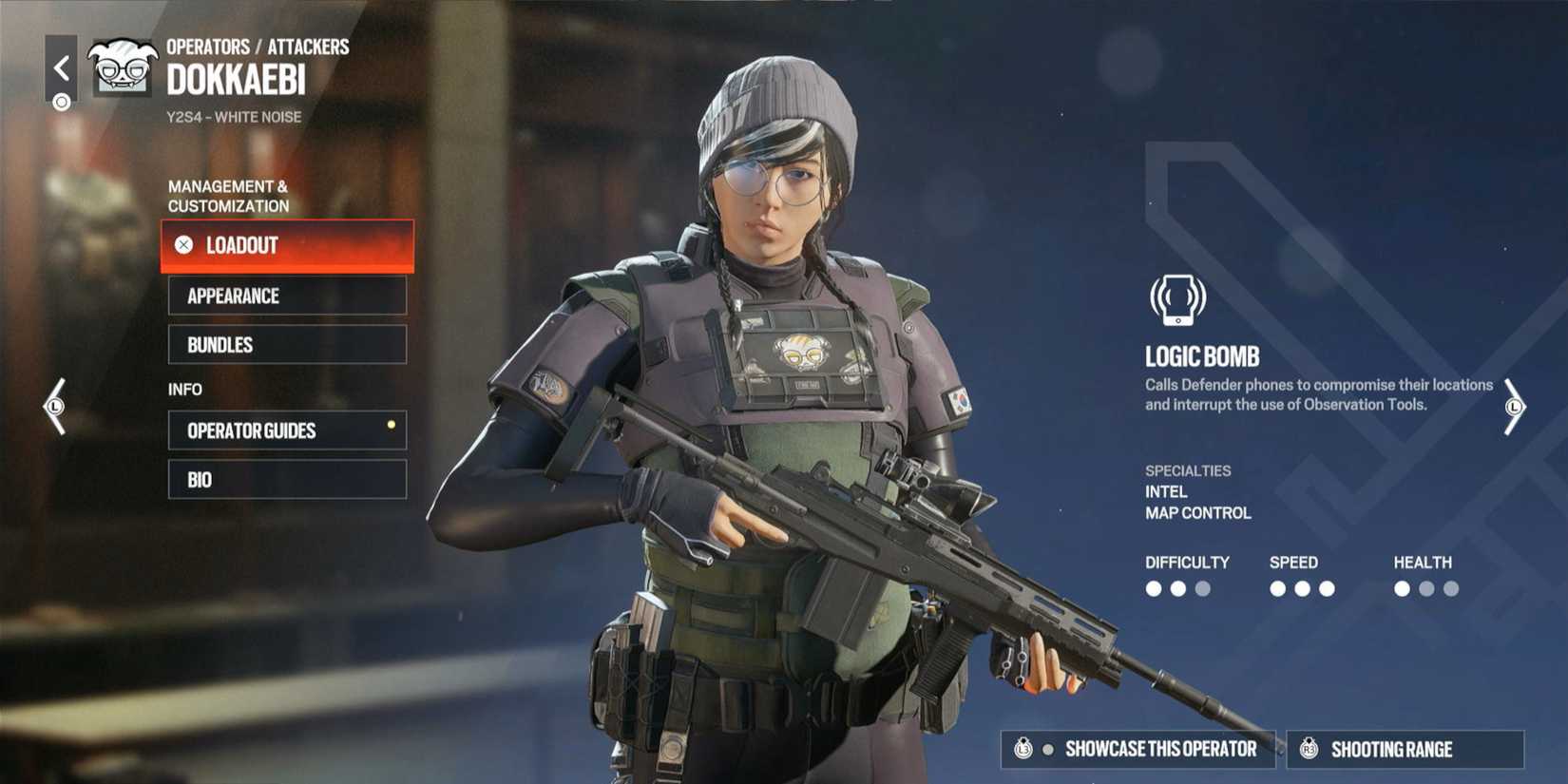The image size is (1568, 784).
Task: Click the X icon on the Loadout button
Action: pos(183,245)
